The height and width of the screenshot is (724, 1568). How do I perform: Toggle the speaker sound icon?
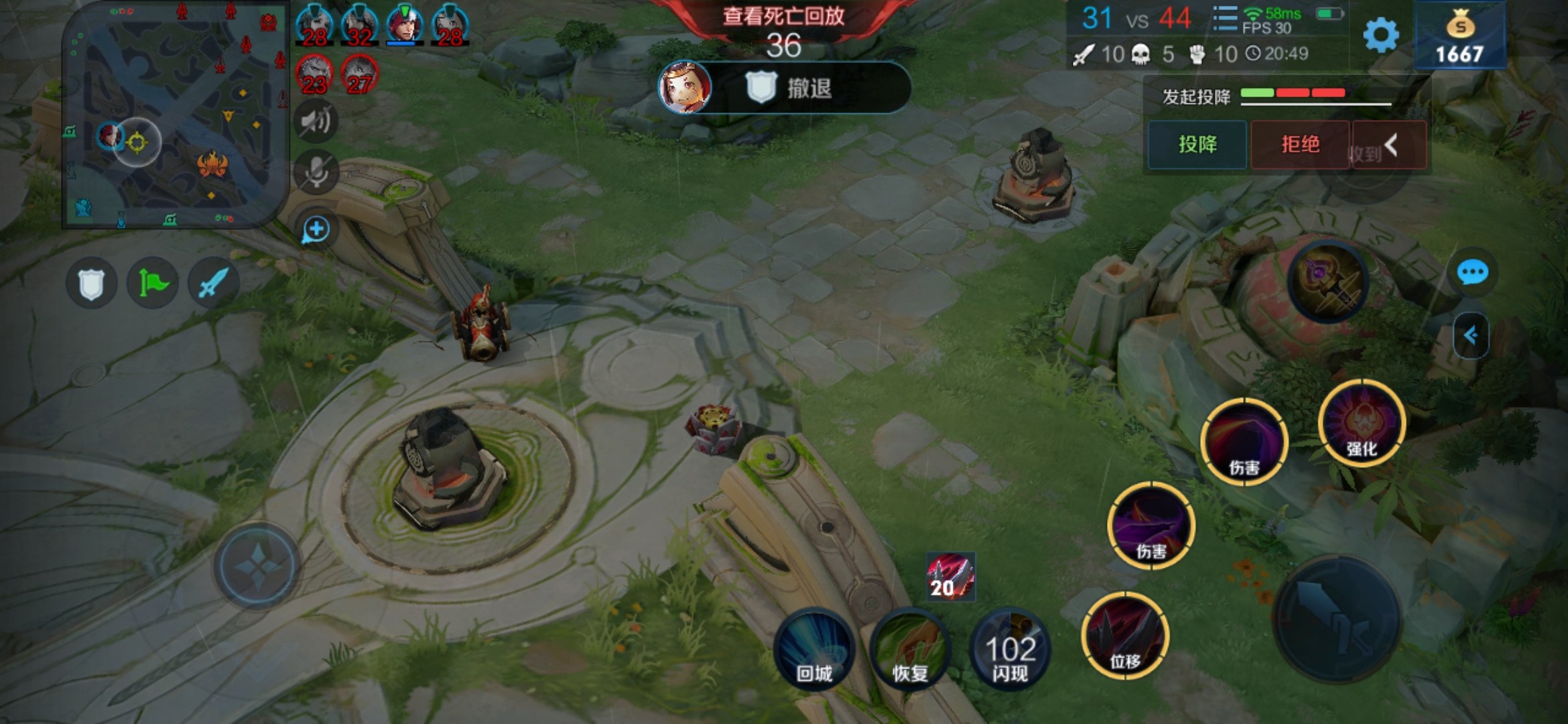(x=316, y=121)
